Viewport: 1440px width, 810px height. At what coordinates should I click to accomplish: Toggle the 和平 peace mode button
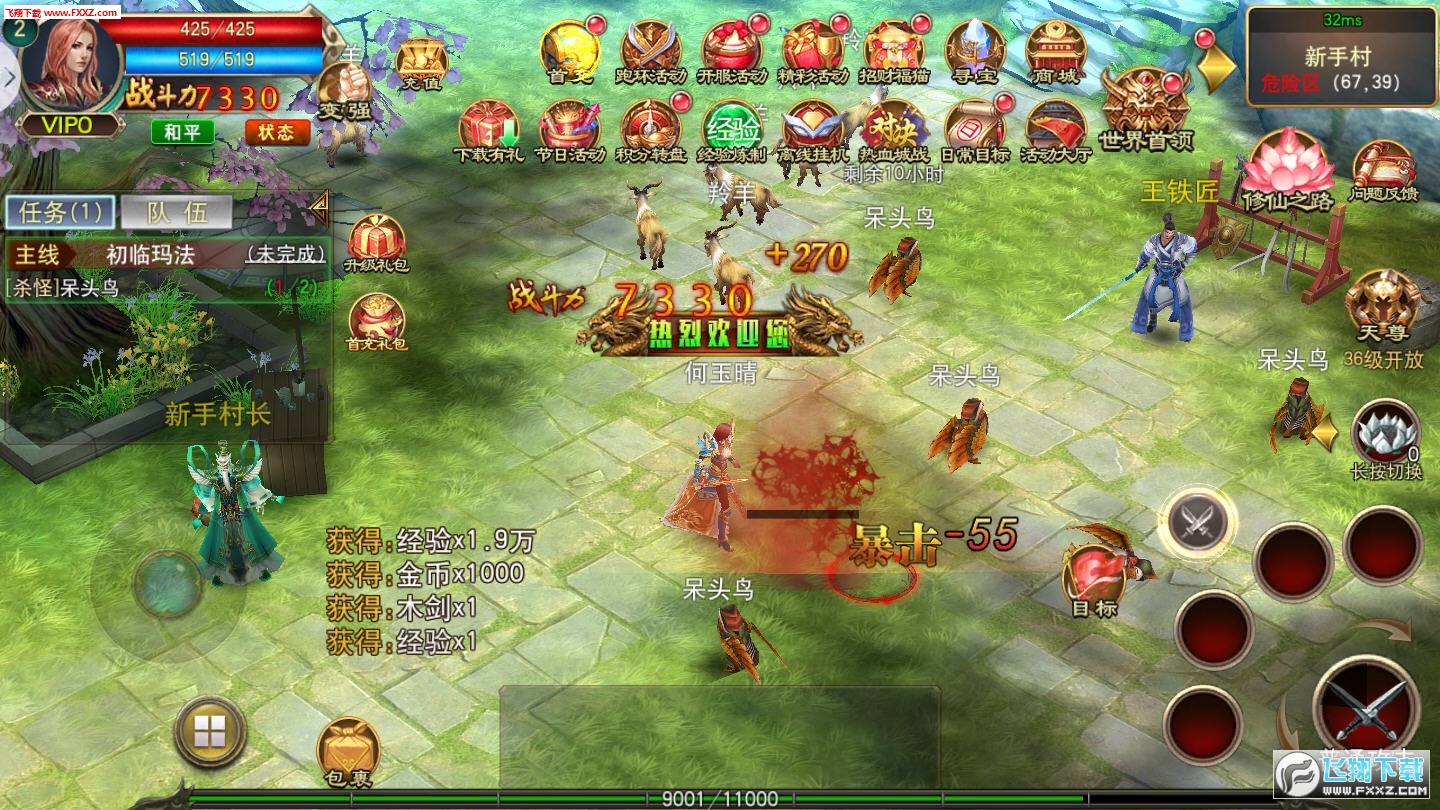tap(182, 131)
